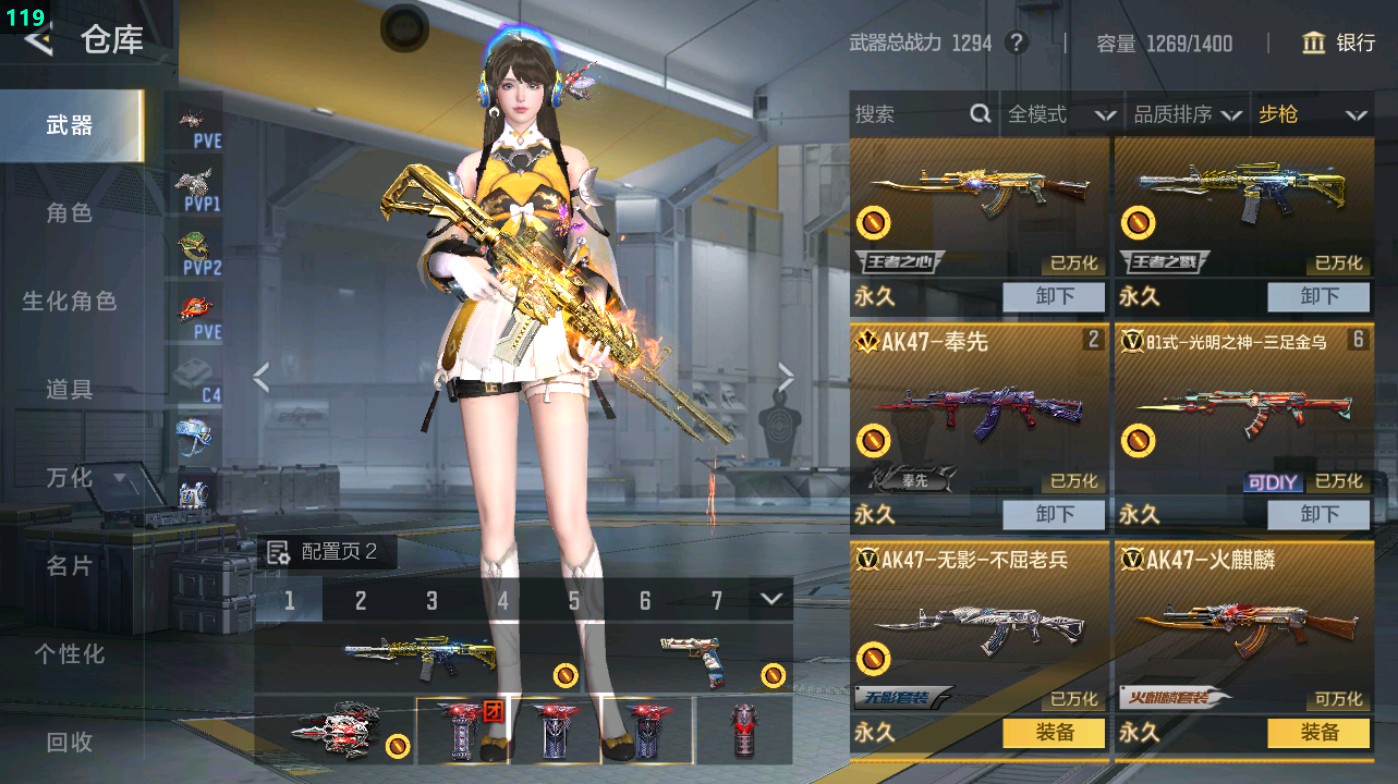Select loadout slot number 5
Viewport: 1398px width, 784px height.
tap(573, 599)
